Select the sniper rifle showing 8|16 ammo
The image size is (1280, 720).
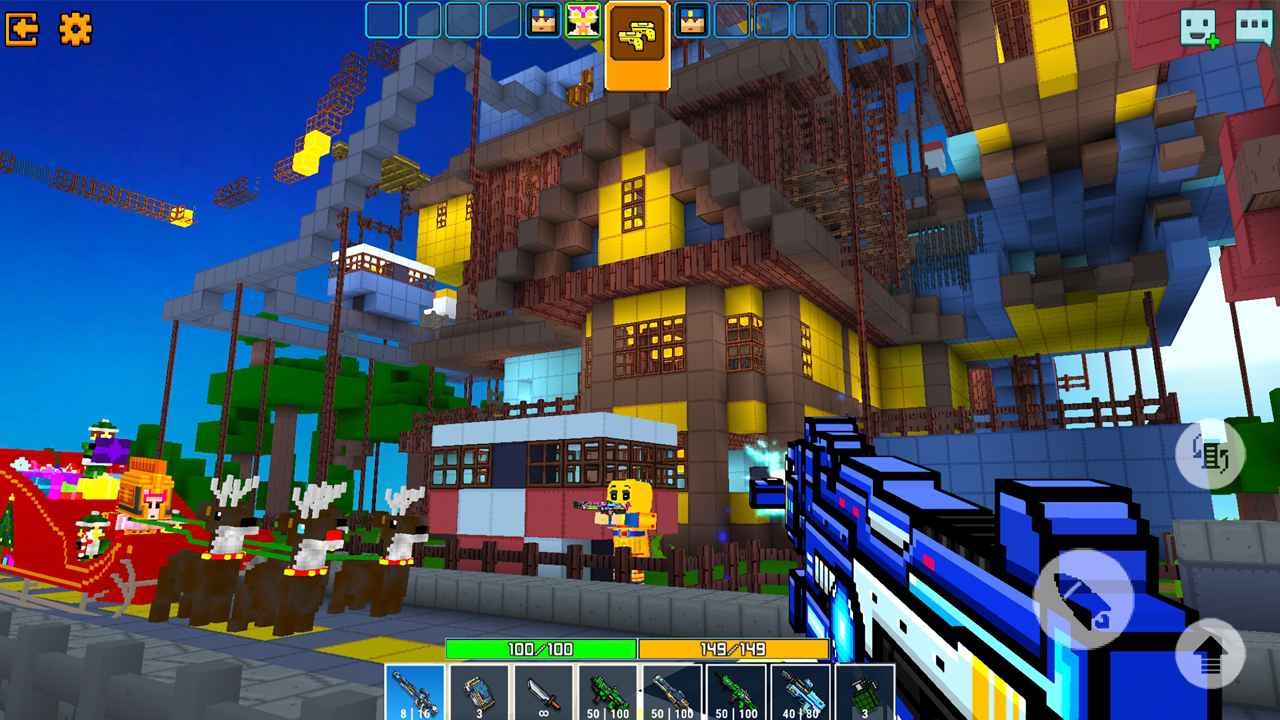(412, 693)
